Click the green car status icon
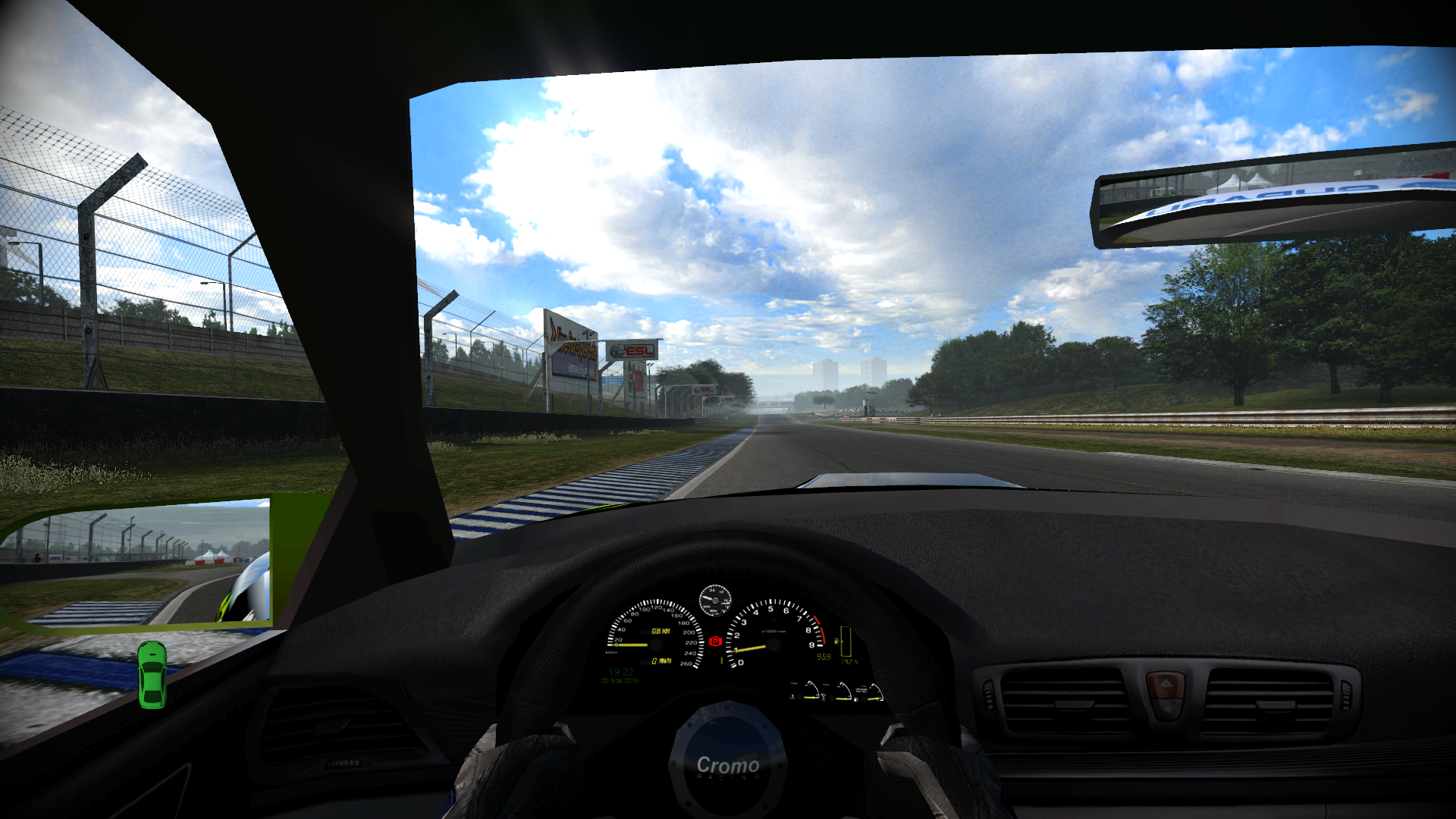Viewport: 1456px width, 819px height. pos(152,675)
